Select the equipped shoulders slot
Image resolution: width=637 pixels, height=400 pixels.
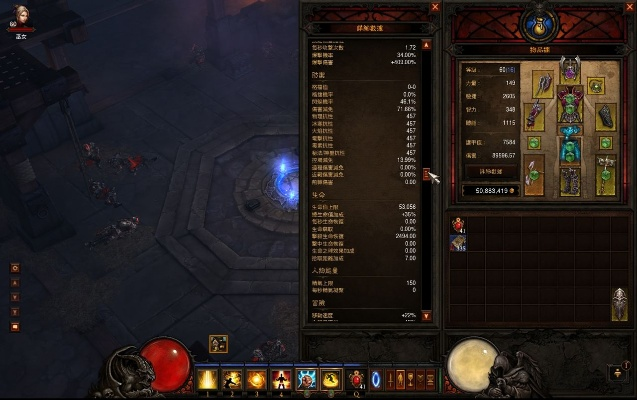click(x=545, y=81)
